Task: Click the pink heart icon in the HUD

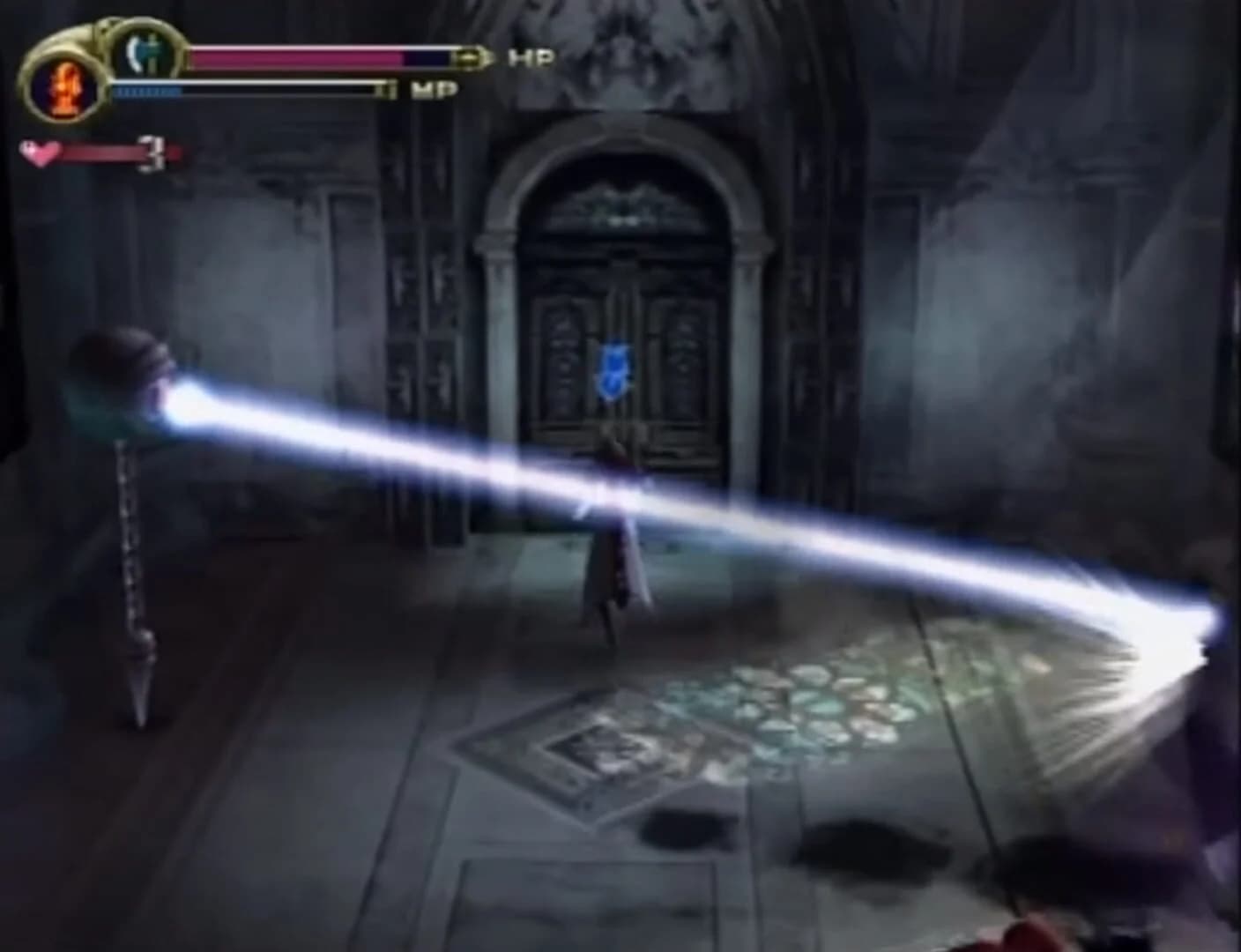Action: tap(40, 152)
